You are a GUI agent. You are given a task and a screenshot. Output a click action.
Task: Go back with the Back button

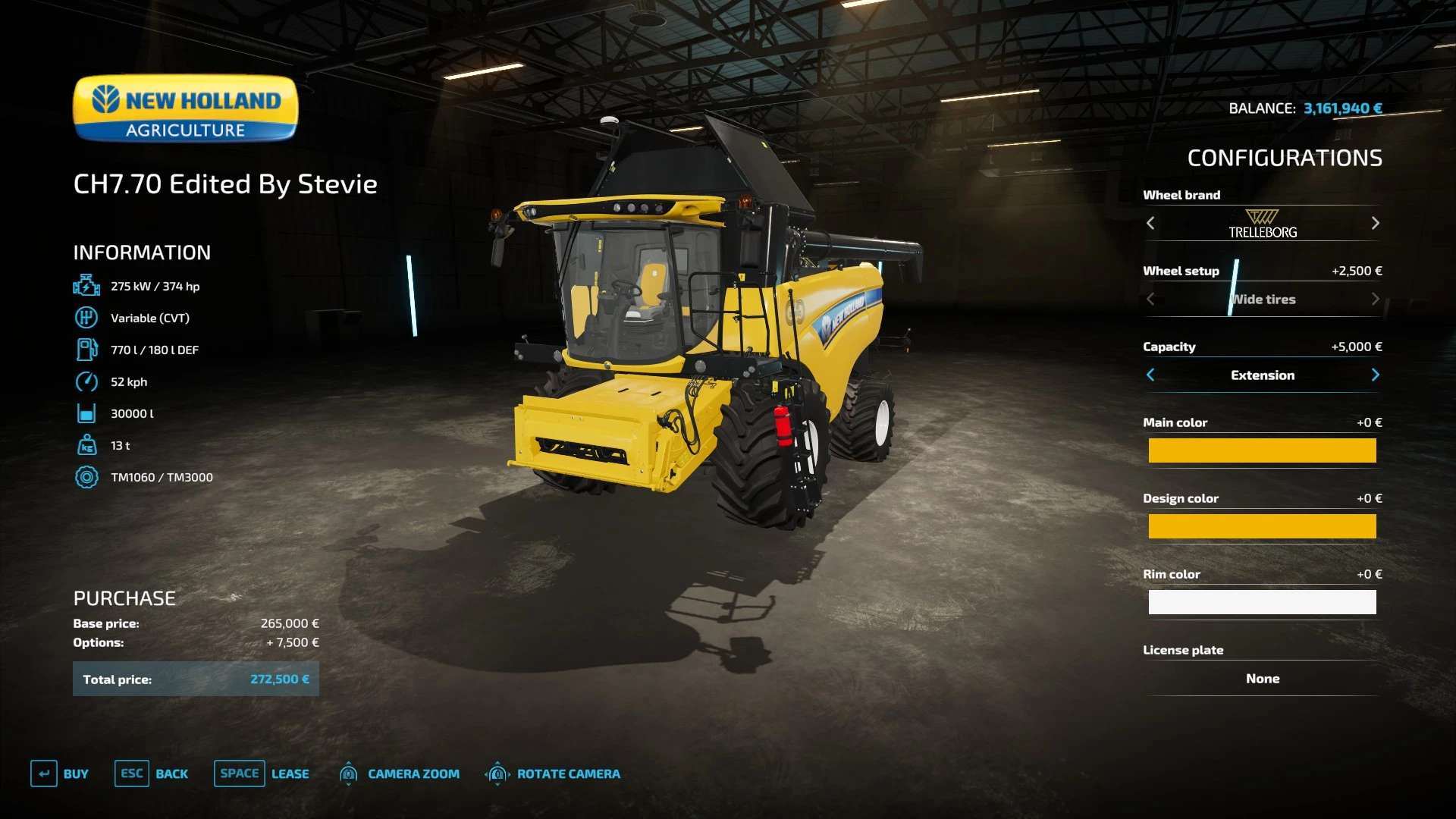(152, 773)
